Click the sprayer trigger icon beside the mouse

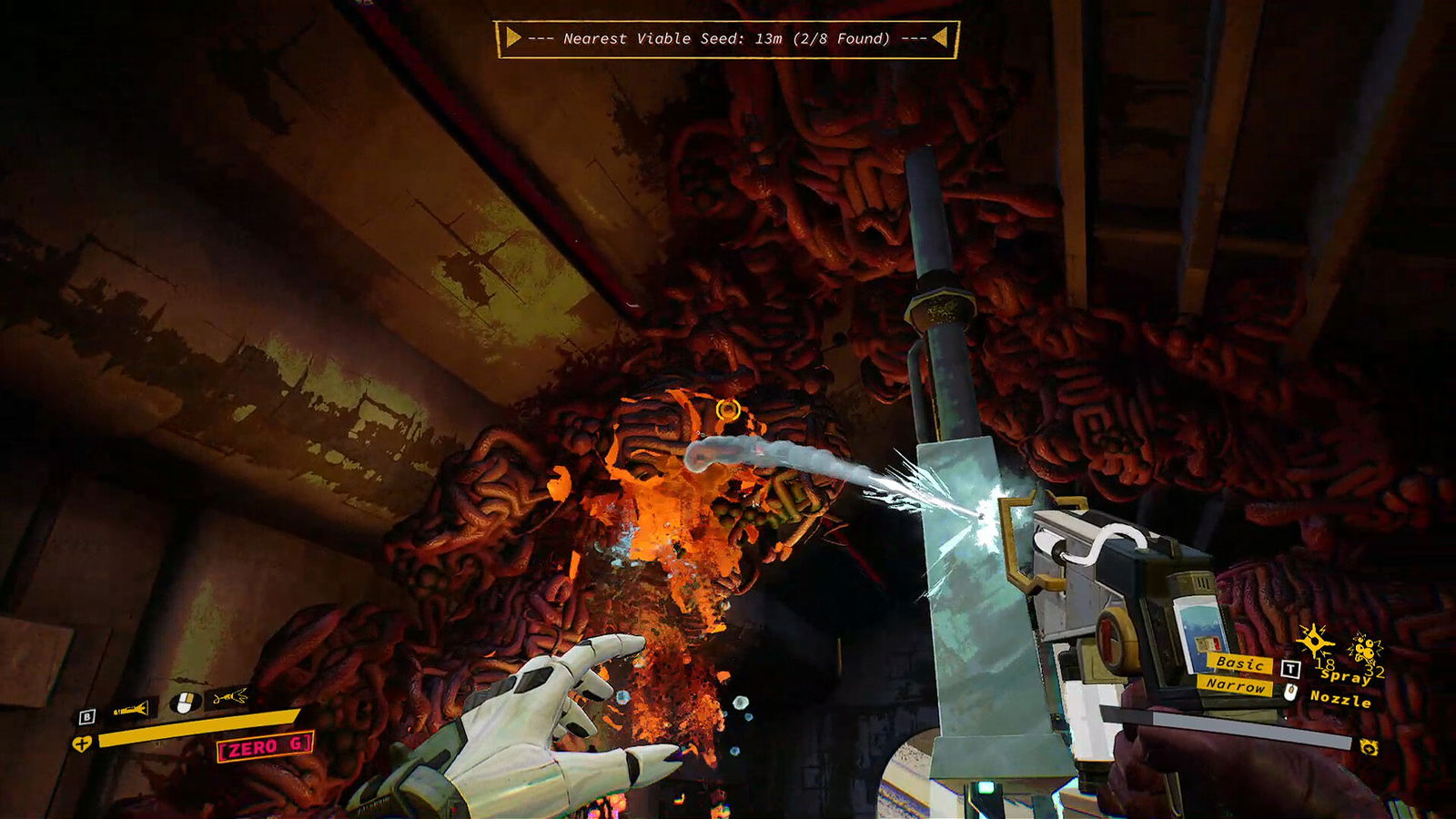tap(229, 698)
